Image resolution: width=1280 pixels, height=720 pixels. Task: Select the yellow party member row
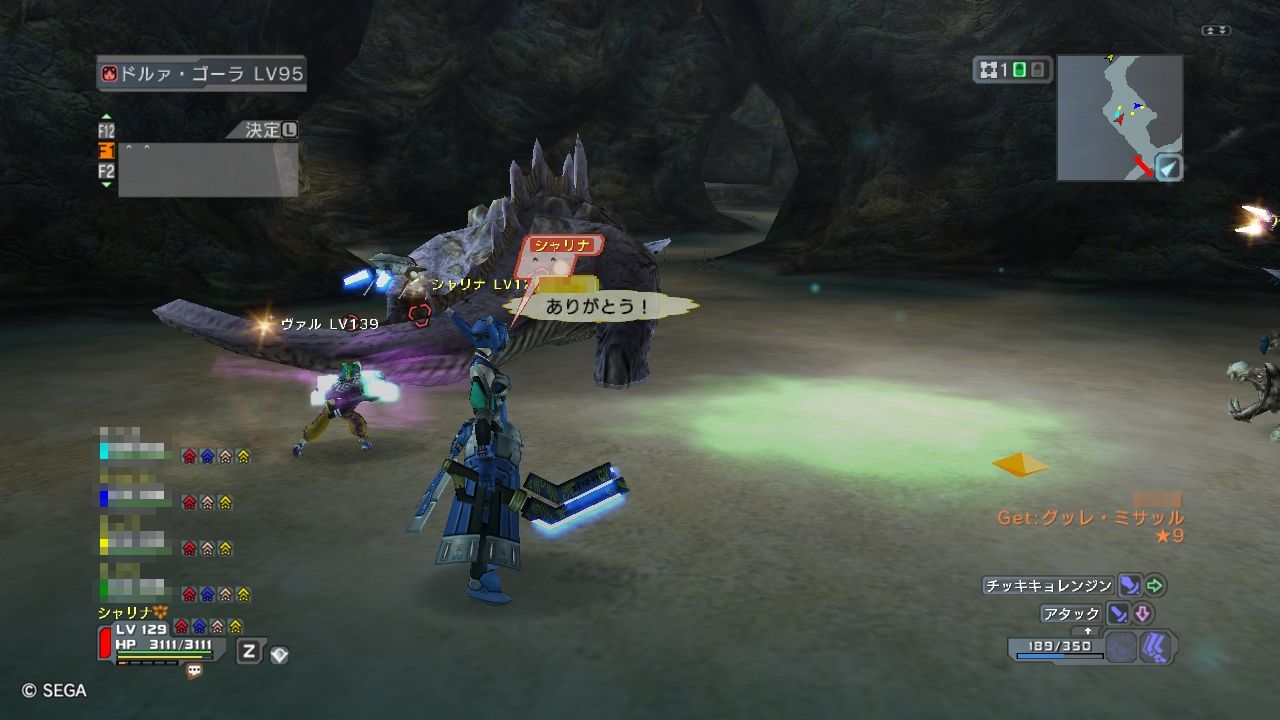coord(134,547)
